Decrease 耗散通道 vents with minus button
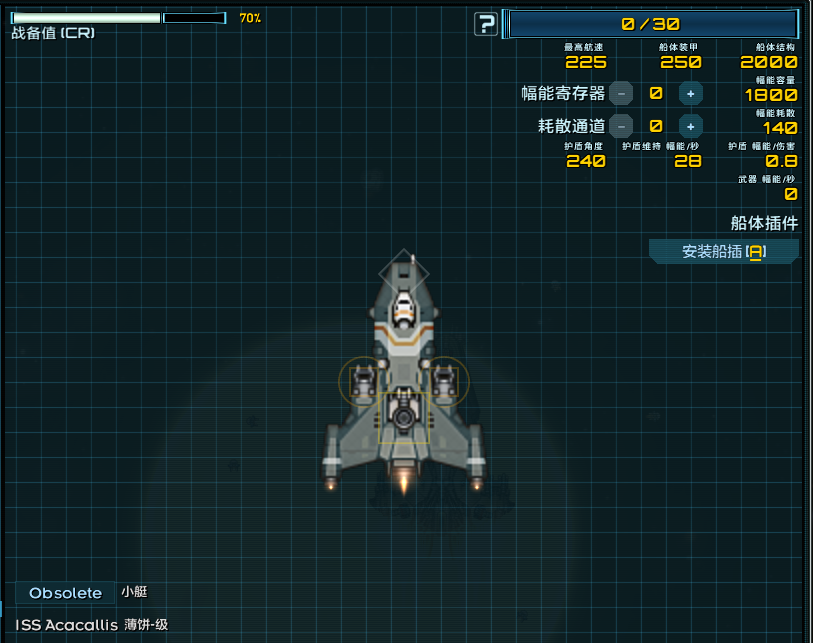The width and height of the screenshot is (813, 643). click(x=621, y=126)
